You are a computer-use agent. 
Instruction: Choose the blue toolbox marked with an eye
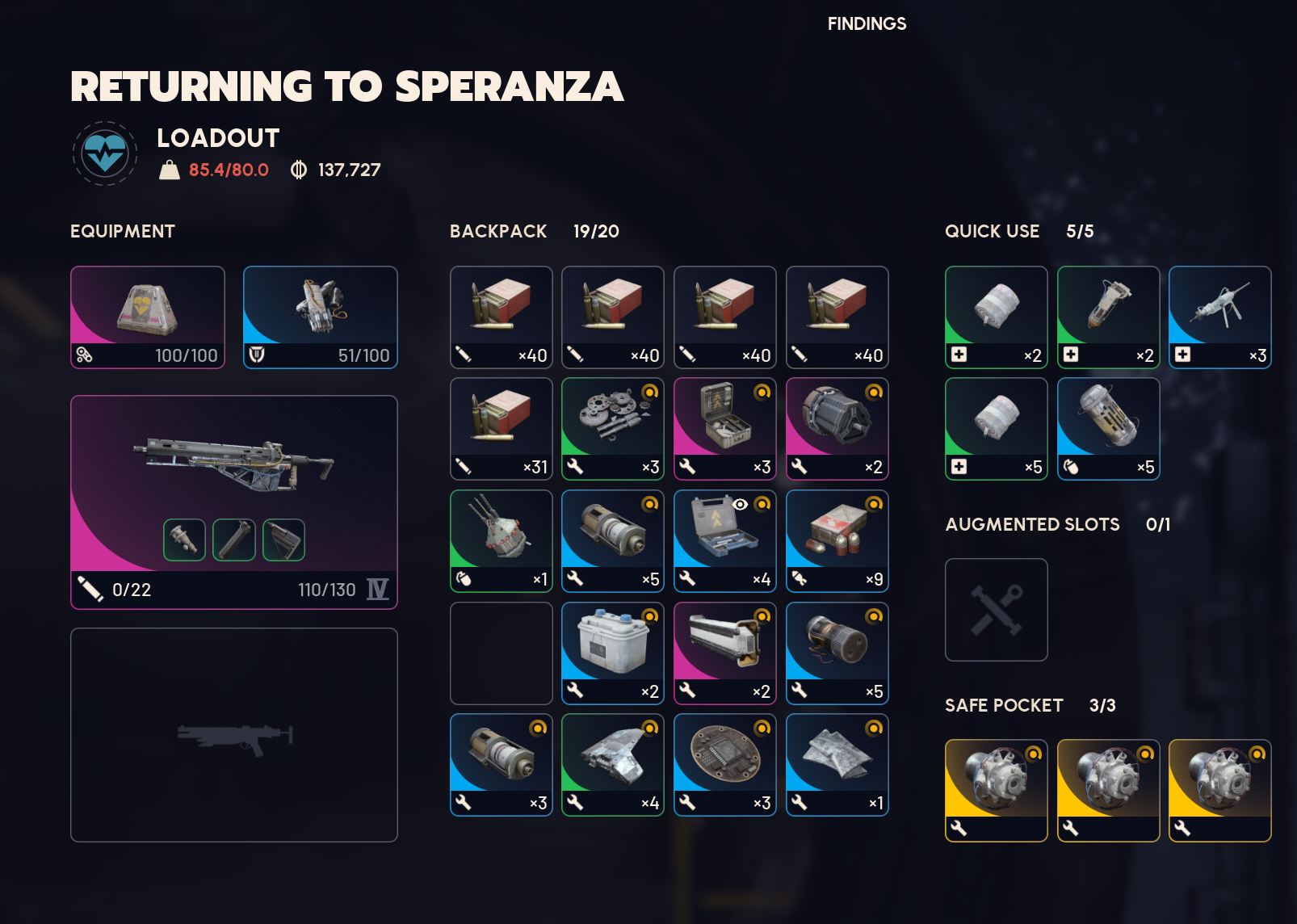pyautogui.click(x=725, y=541)
